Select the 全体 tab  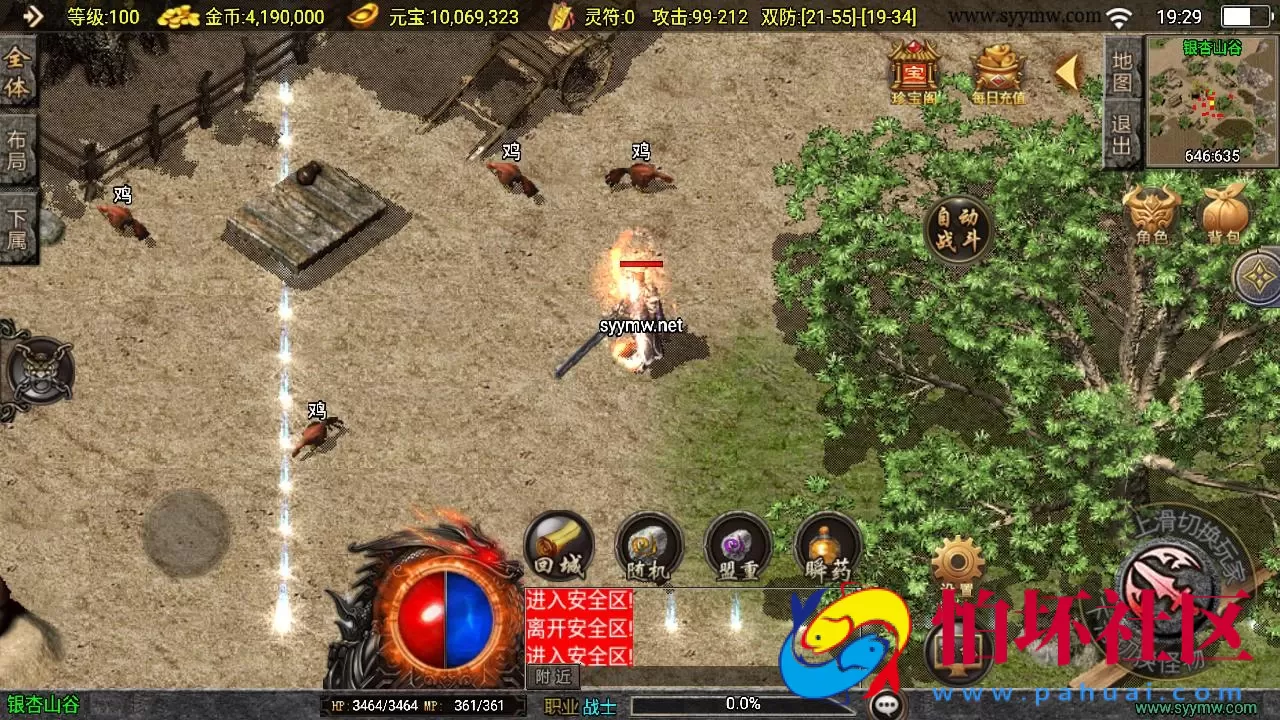[x=18, y=72]
